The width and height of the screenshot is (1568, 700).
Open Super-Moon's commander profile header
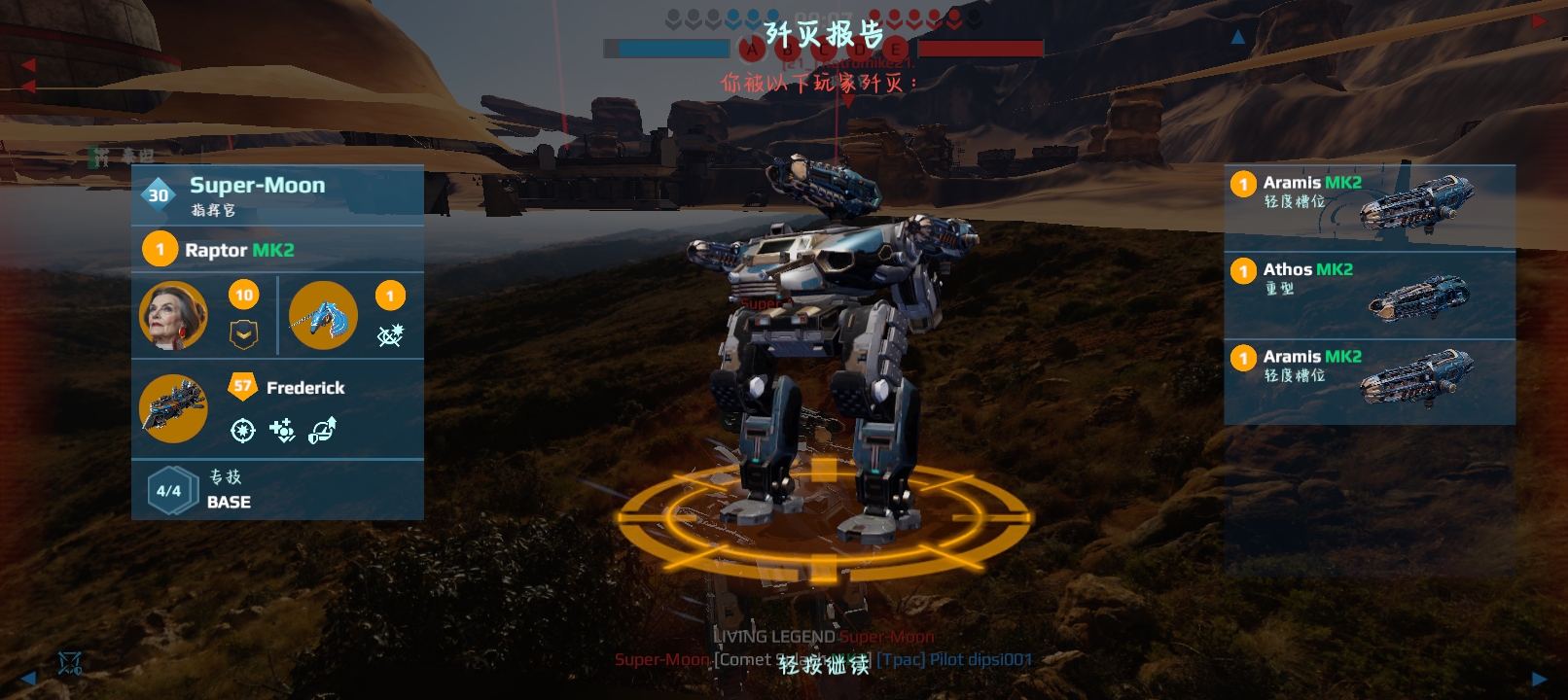tap(277, 194)
